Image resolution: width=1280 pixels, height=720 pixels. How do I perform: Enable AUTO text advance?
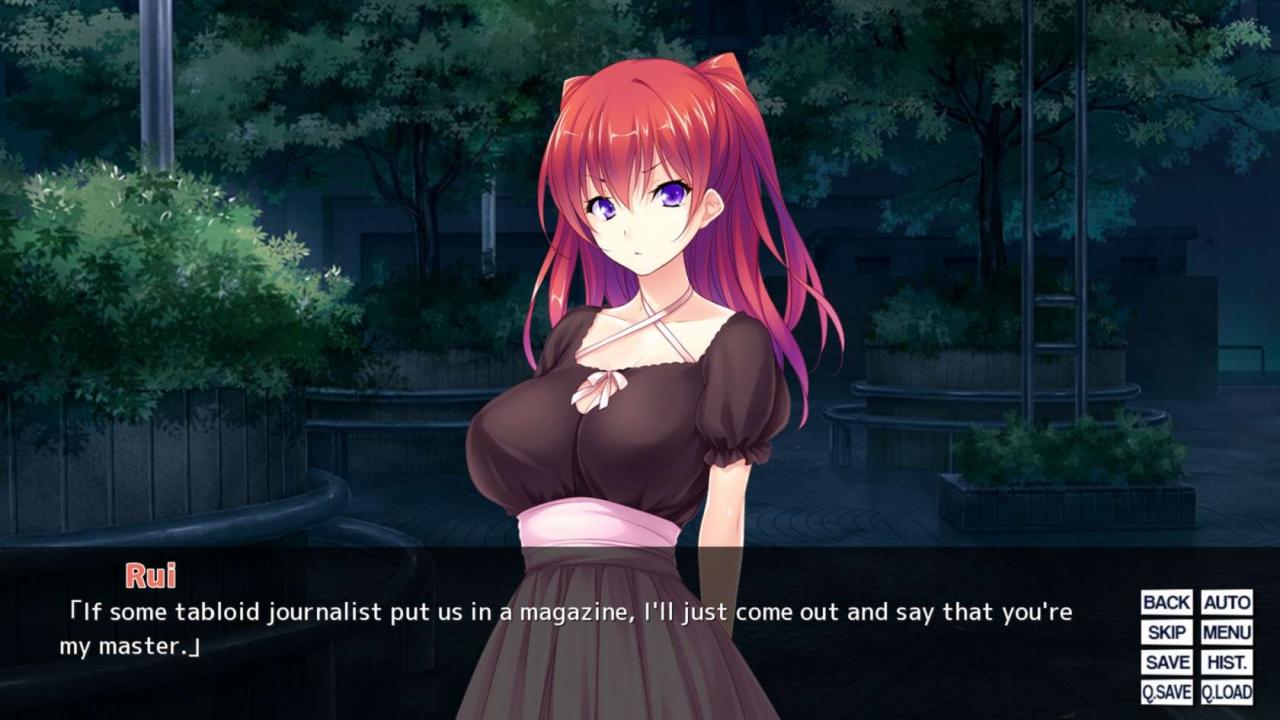[1226, 602]
